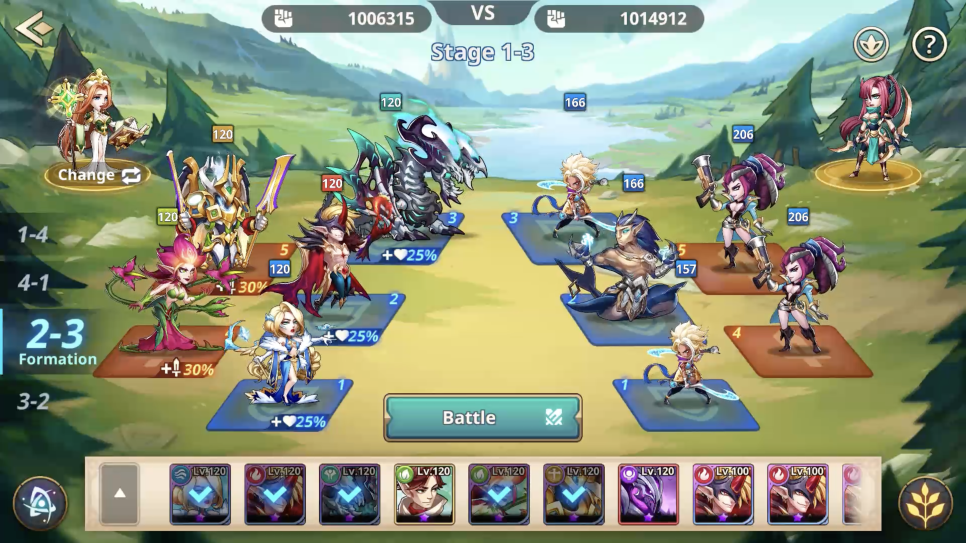Image resolution: width=966 pixels, height=543 pixels.
Task: Select the 2-3 Formation tab
Action: coord(55,340)
